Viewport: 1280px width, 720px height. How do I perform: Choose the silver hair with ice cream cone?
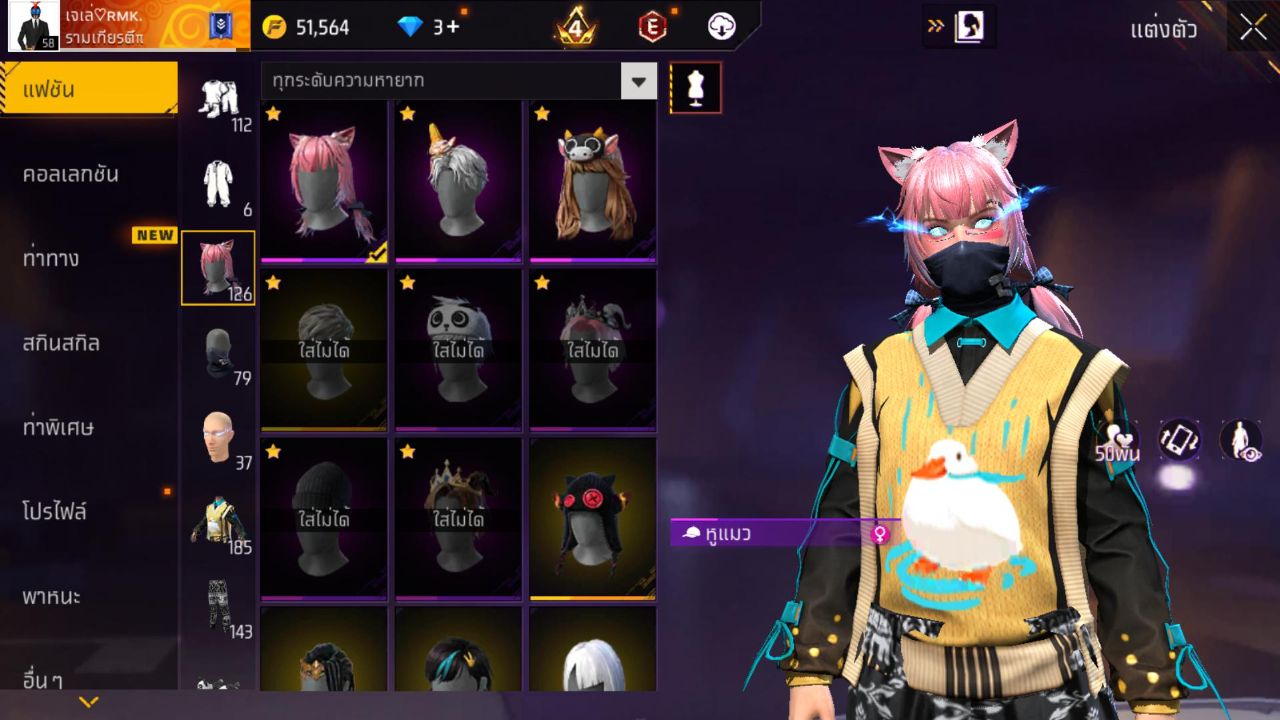458,182
